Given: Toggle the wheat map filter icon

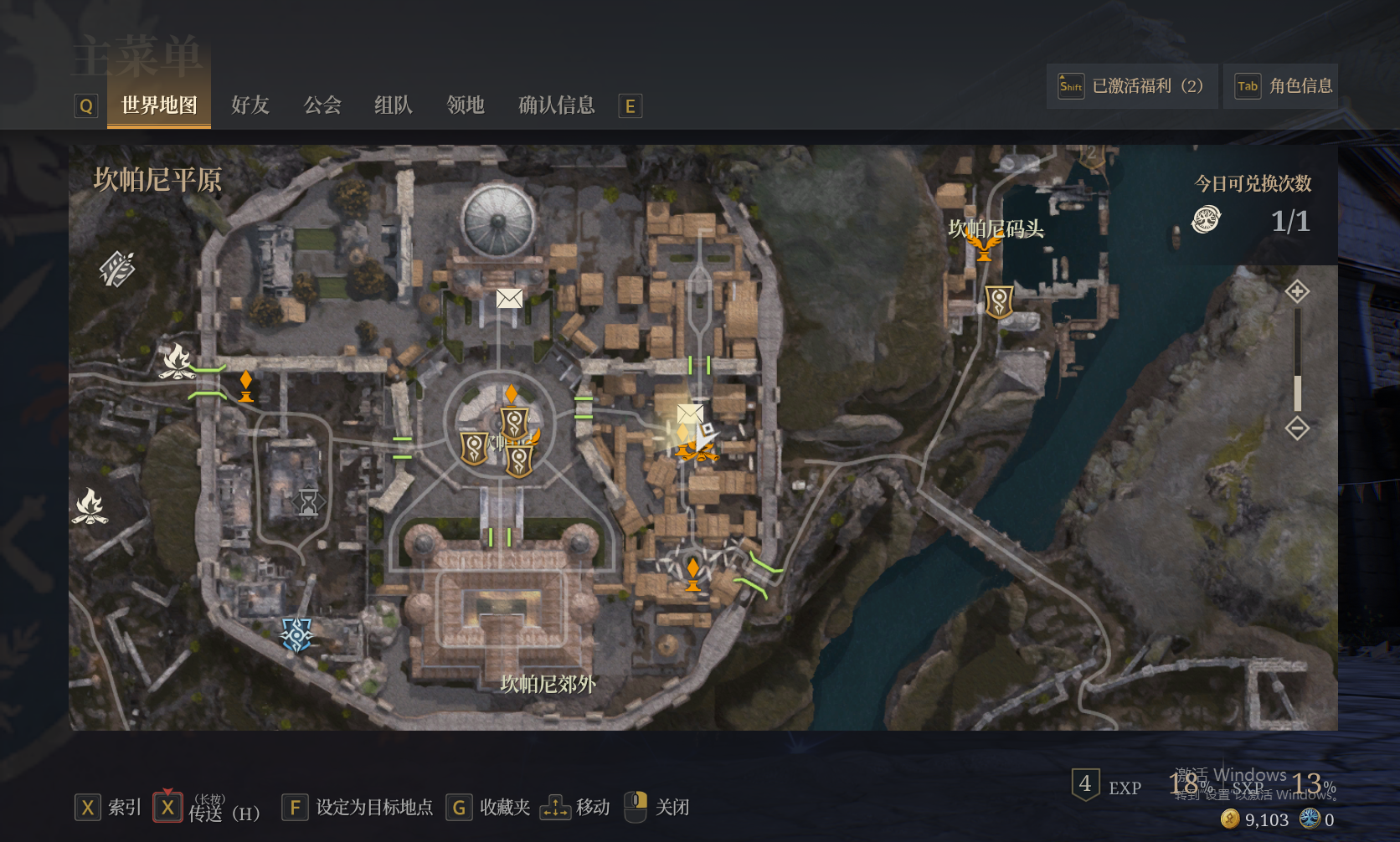Looking at the screenshot, I should [x=117, y=269].
